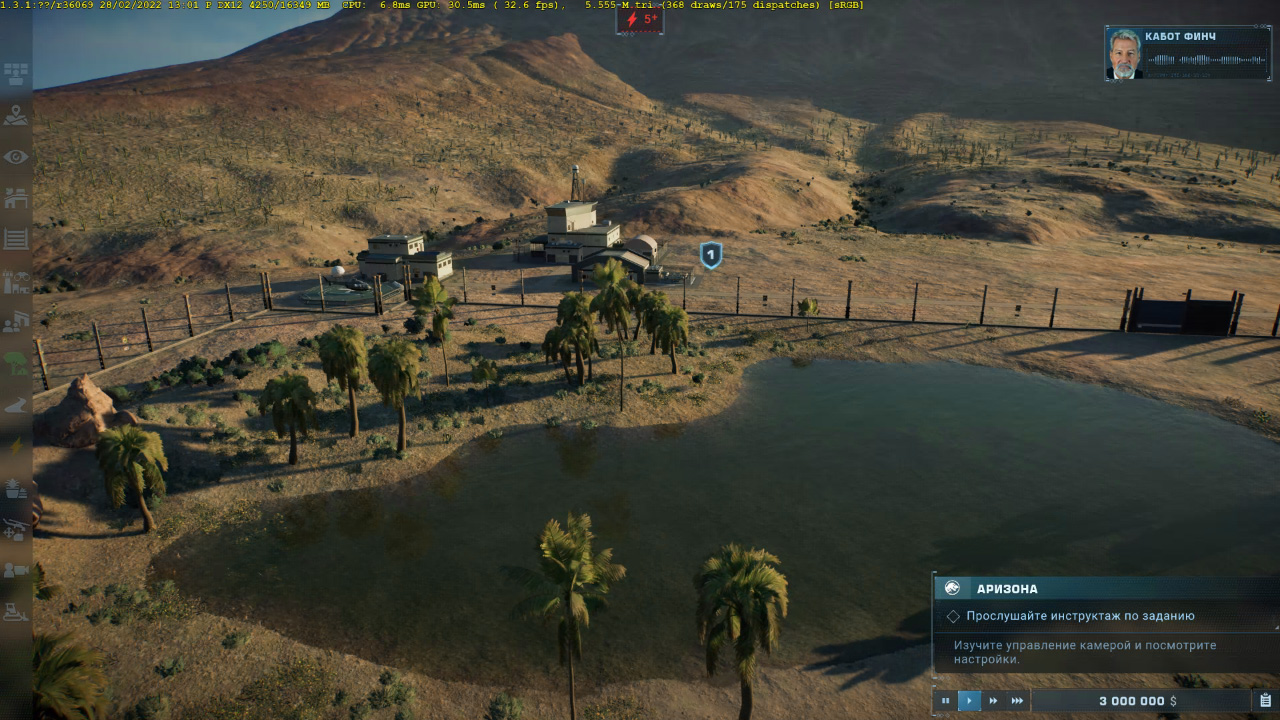1280x720 pixels.
Task: Pause the game simulation
Action: (945, 701)
